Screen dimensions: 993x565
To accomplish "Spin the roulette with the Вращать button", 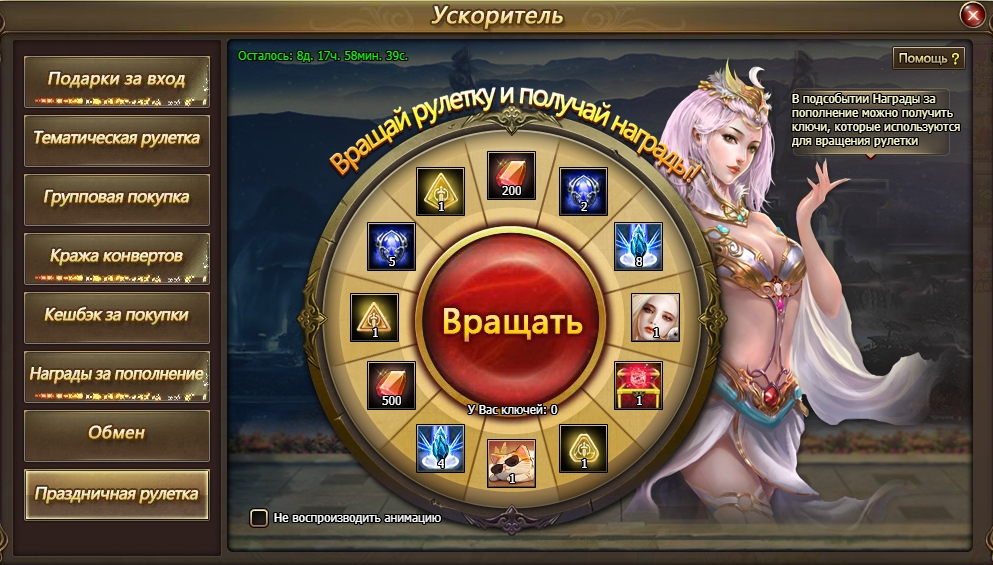I will [511, 322].
